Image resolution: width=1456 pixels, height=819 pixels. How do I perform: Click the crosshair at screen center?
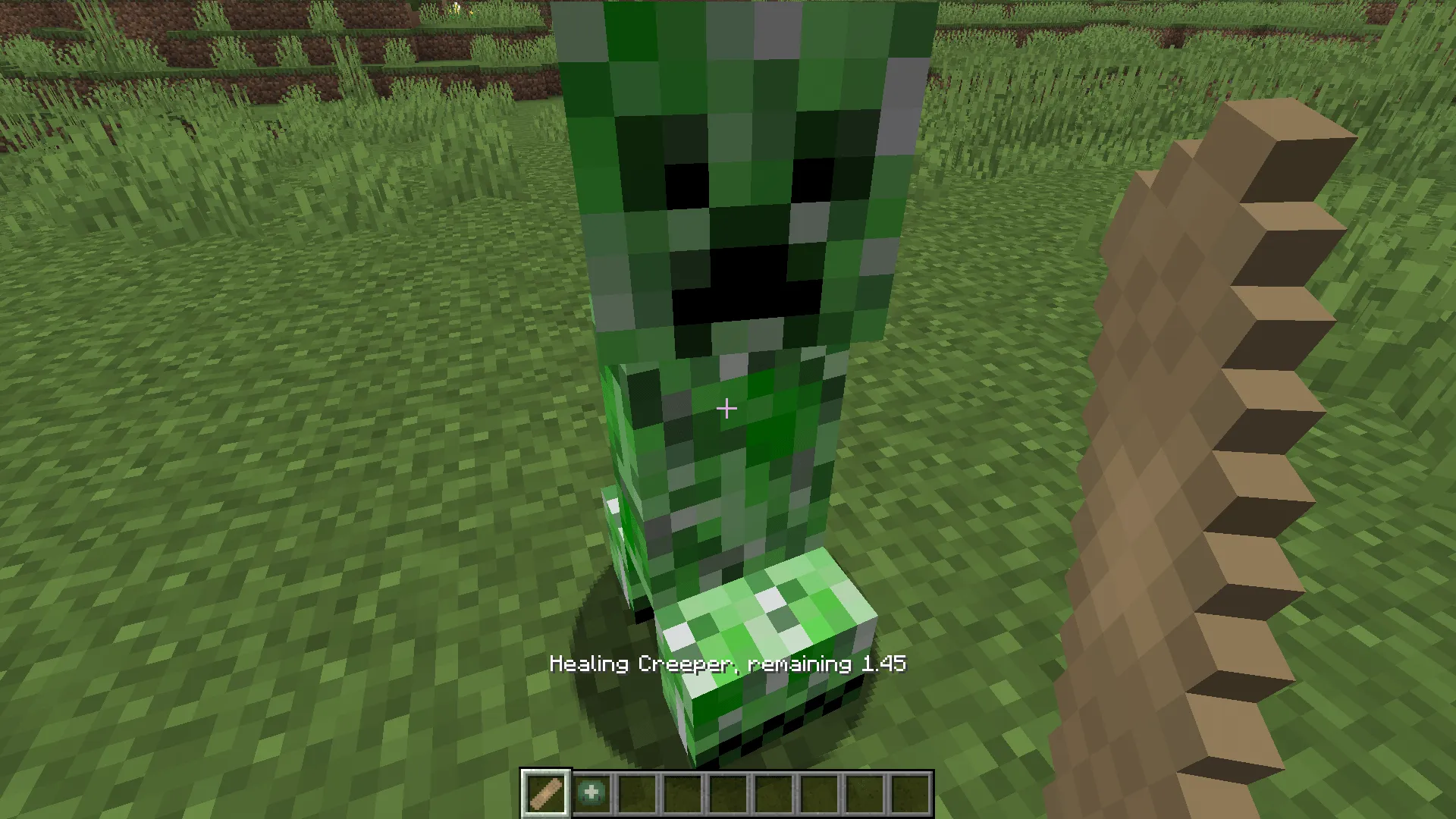coord(726,409)
